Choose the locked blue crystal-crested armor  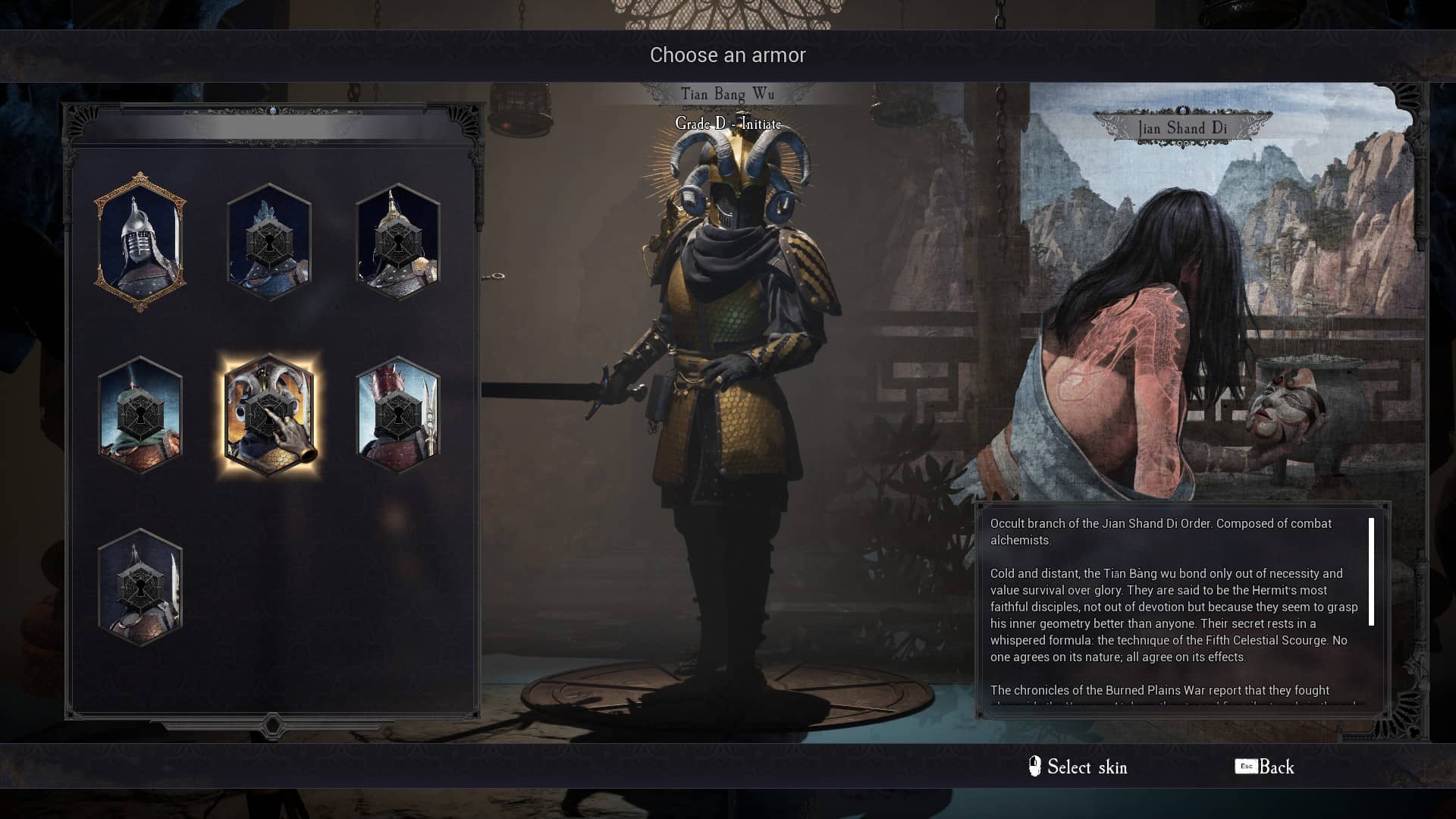pyautogui.click(x=269, y=243)
